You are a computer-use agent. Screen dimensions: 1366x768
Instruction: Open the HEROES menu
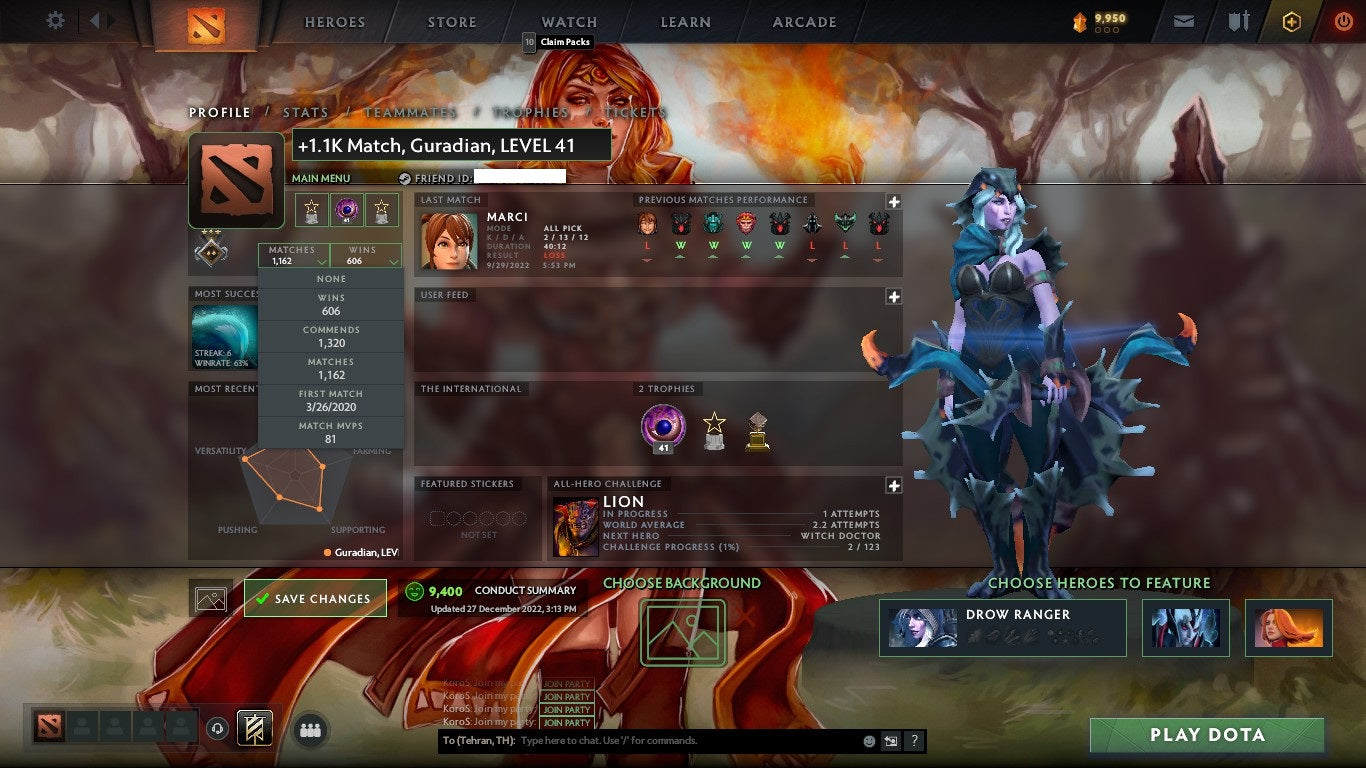(334, 21)
